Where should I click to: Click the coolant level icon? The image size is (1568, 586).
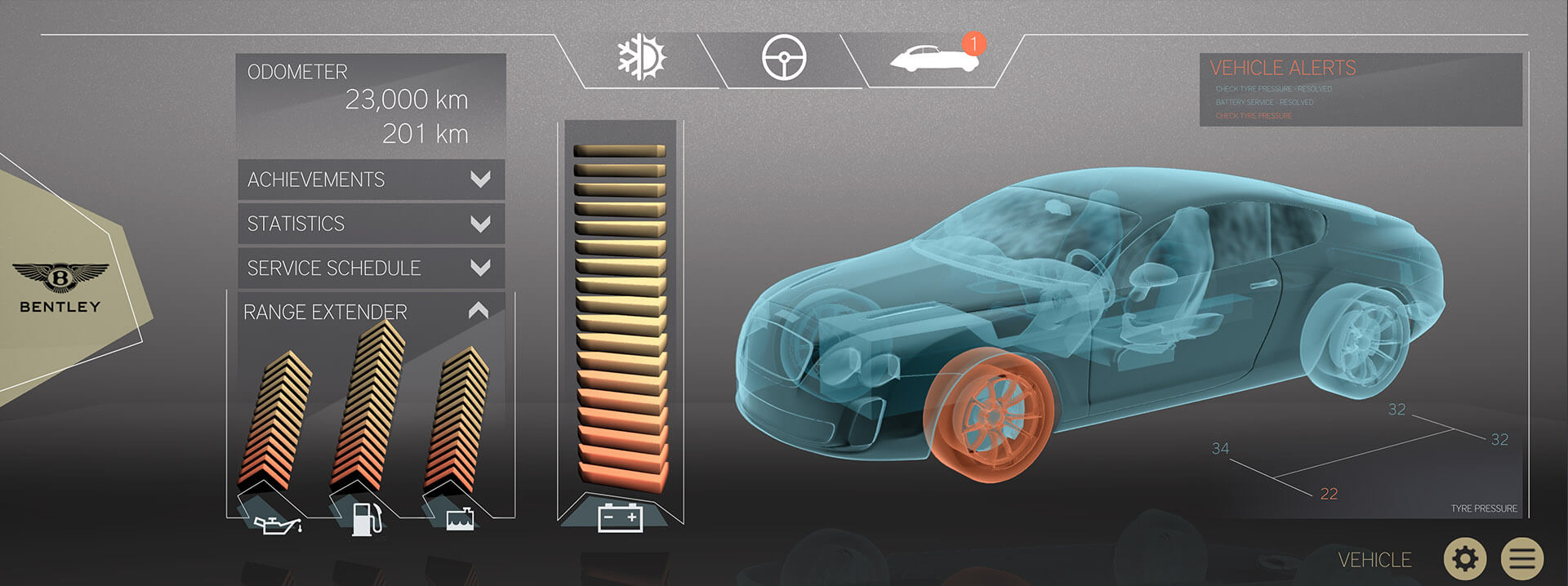pos(461,519)
